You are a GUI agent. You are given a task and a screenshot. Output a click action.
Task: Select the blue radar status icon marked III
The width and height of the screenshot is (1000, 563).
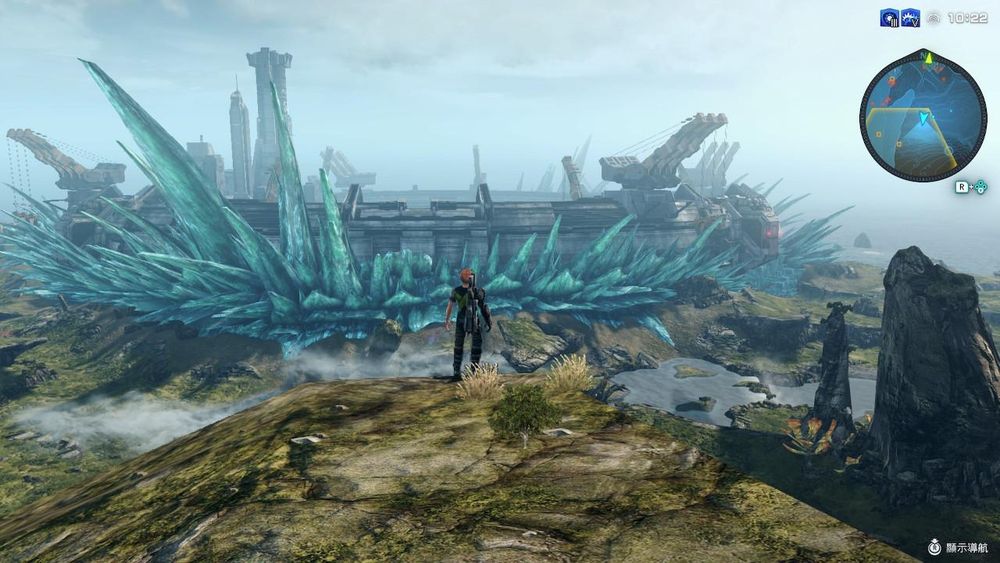click(889, 18)
